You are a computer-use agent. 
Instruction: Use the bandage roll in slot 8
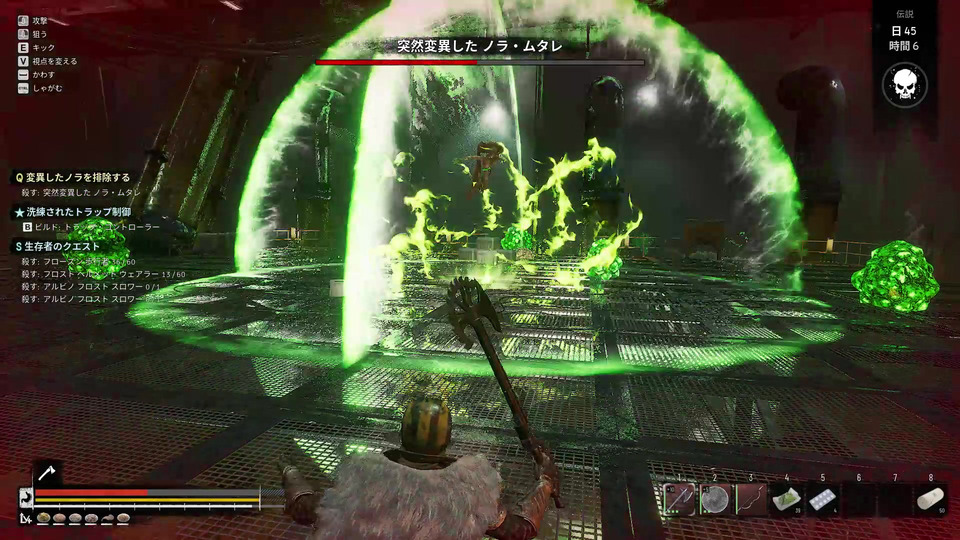[931, 498]
